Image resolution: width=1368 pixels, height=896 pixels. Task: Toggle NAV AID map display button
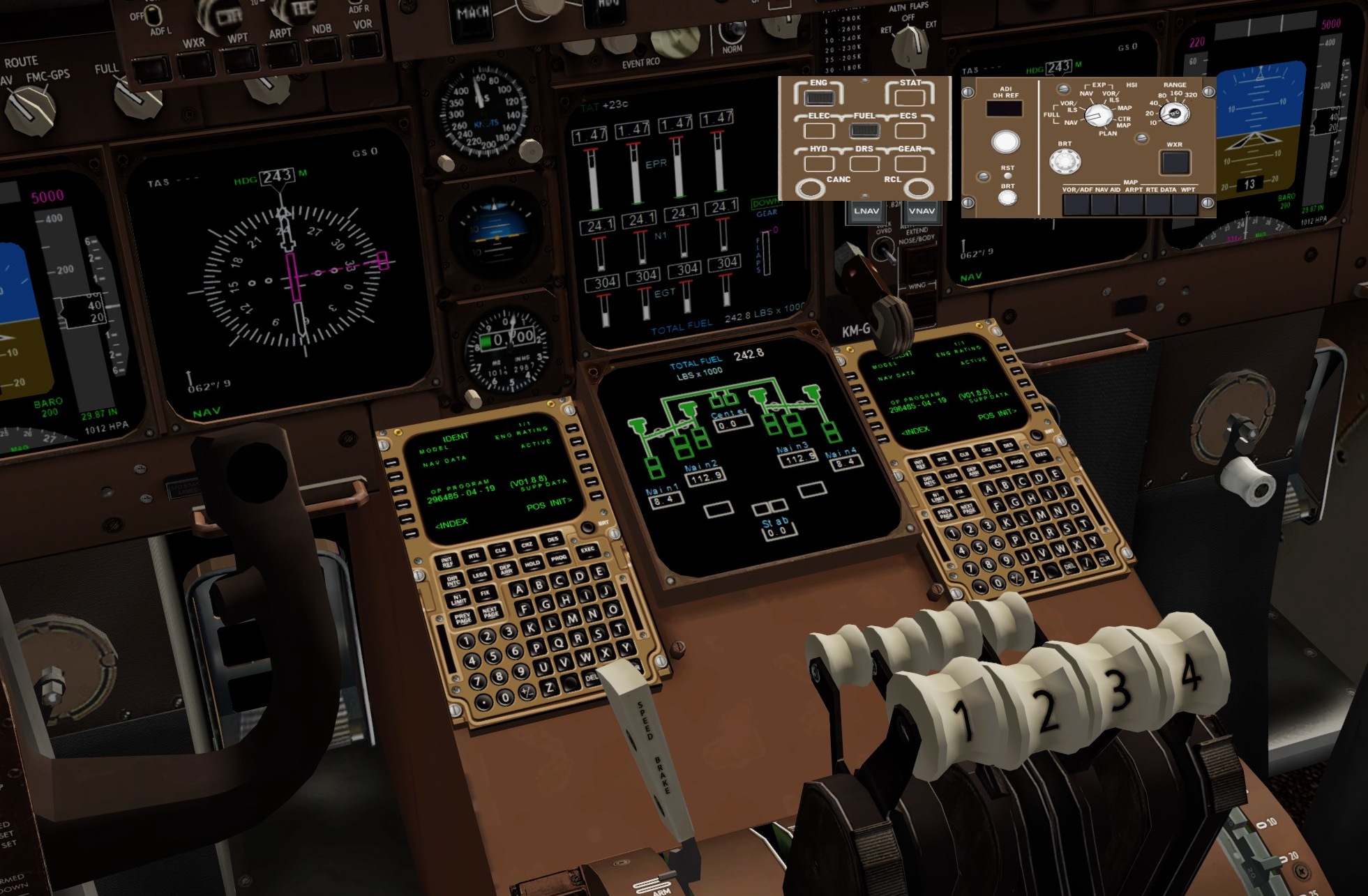[1103, 204]
